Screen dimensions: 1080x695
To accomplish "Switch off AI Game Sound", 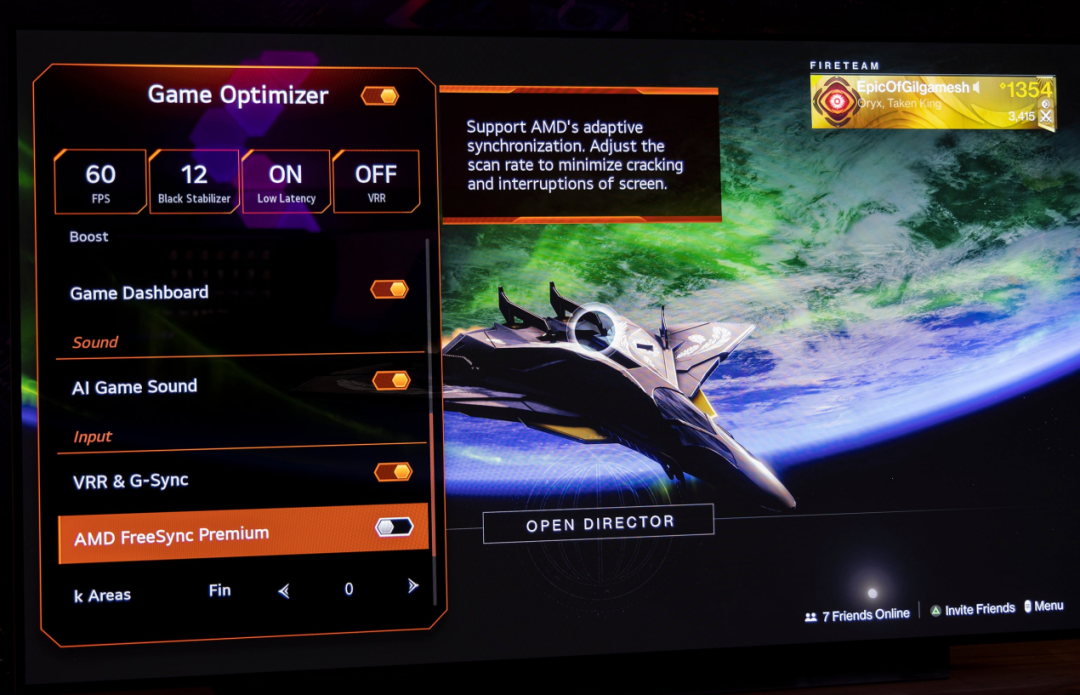I will 391,380.
